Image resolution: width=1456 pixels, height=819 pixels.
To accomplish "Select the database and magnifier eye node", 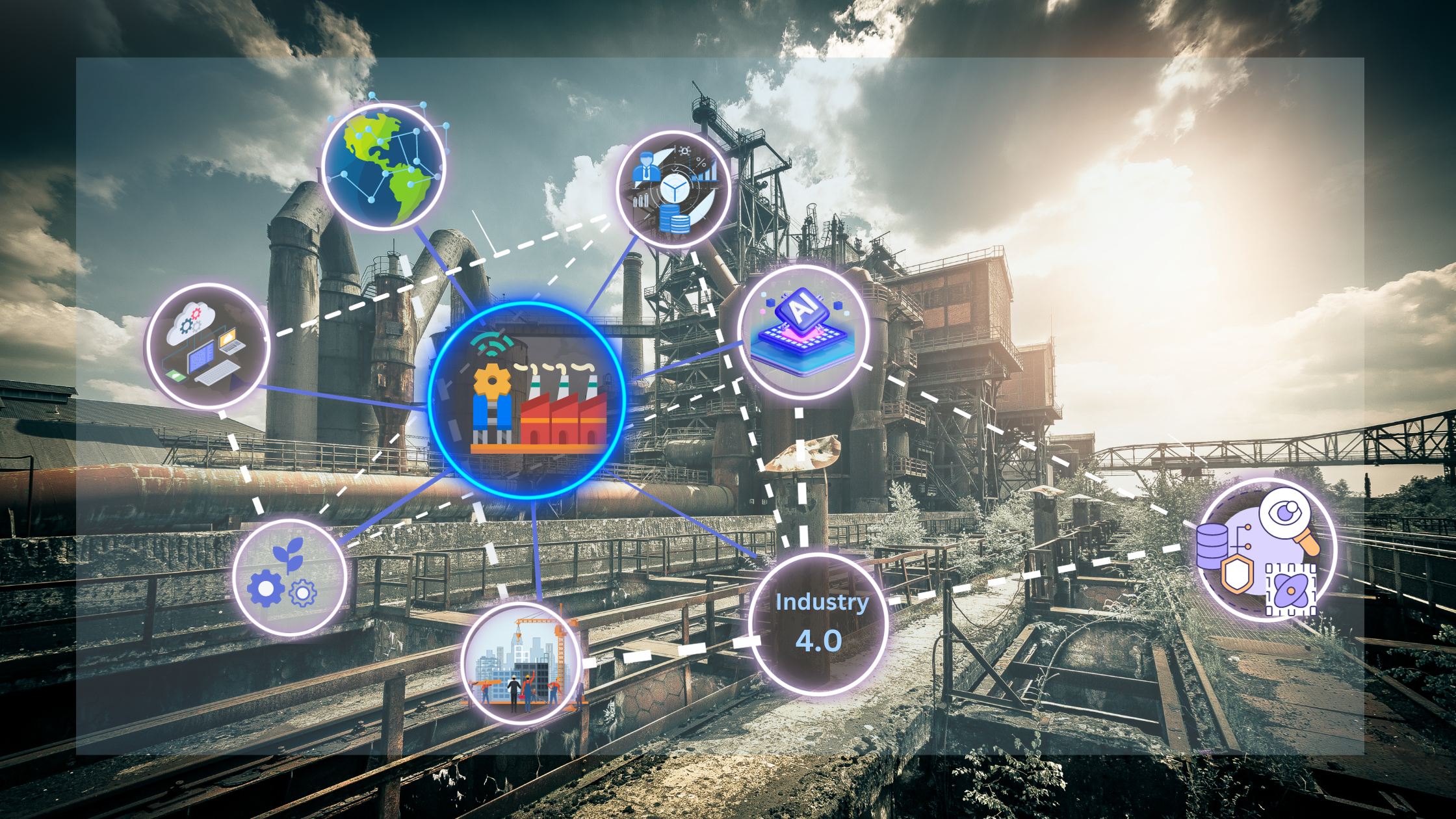I will [x=1266, y=550].
